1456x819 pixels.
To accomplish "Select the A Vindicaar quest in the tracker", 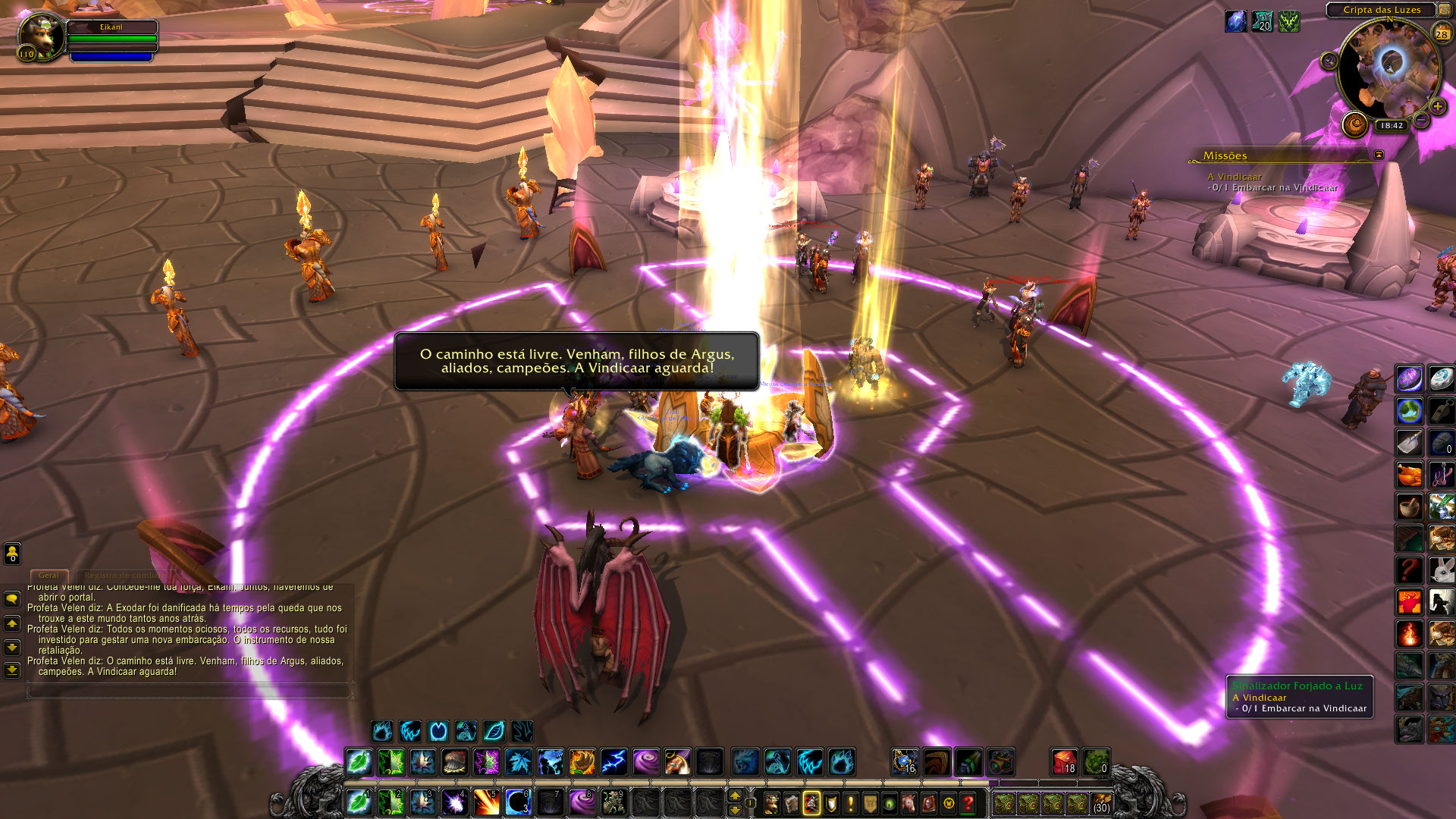I will [x=1235, y=177].
